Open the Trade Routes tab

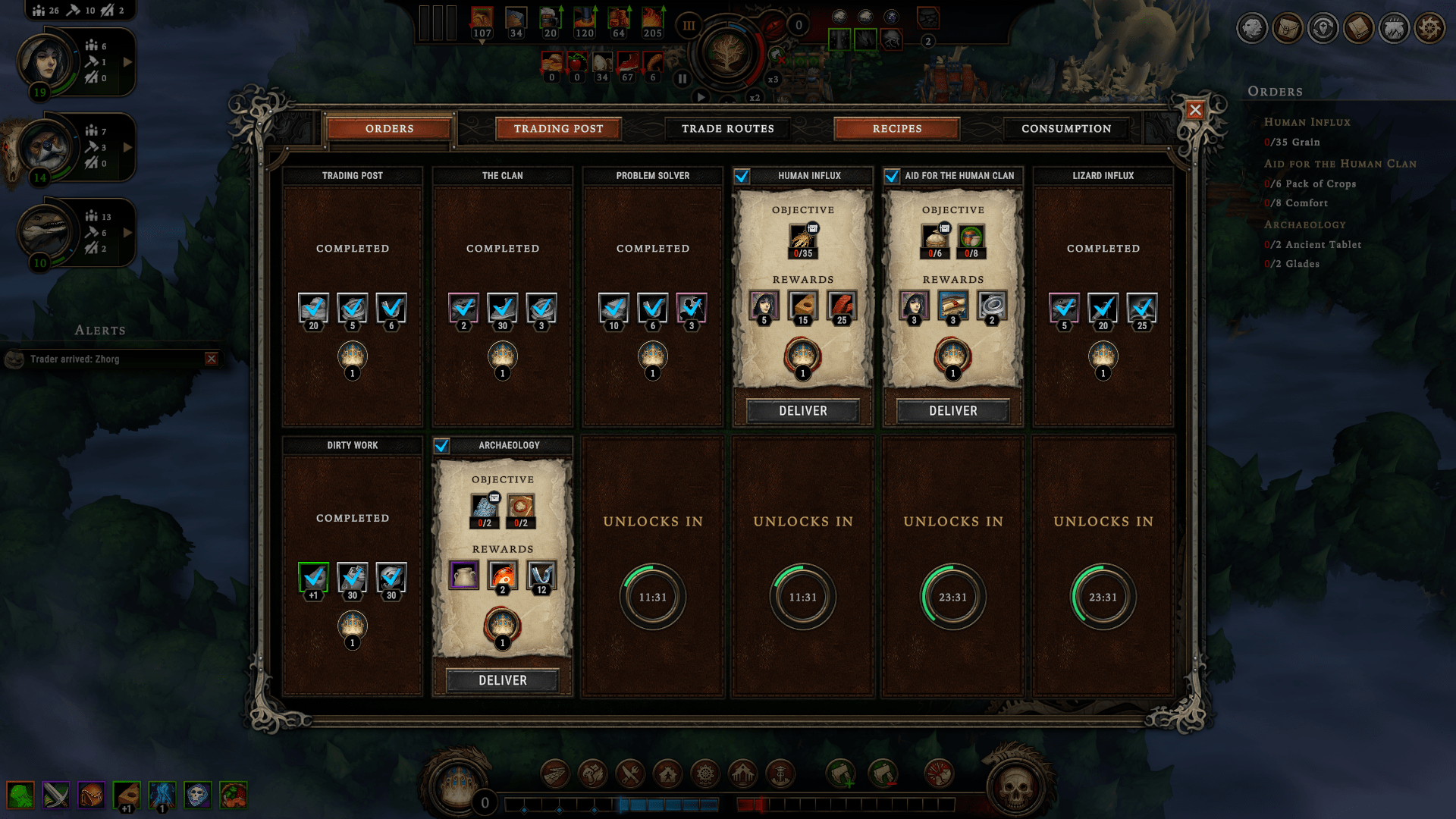[727, 129]
